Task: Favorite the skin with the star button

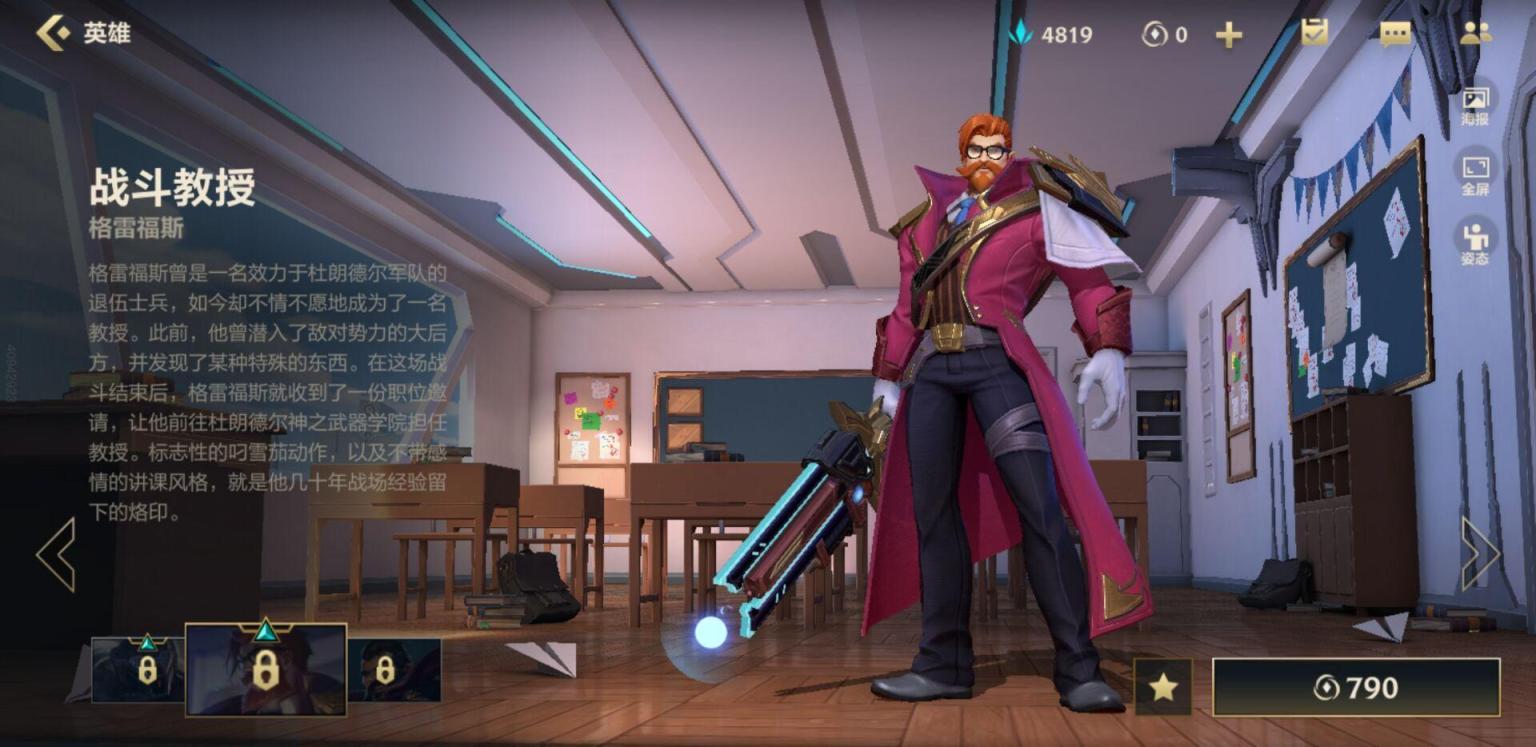Action: pos(1162,687)
